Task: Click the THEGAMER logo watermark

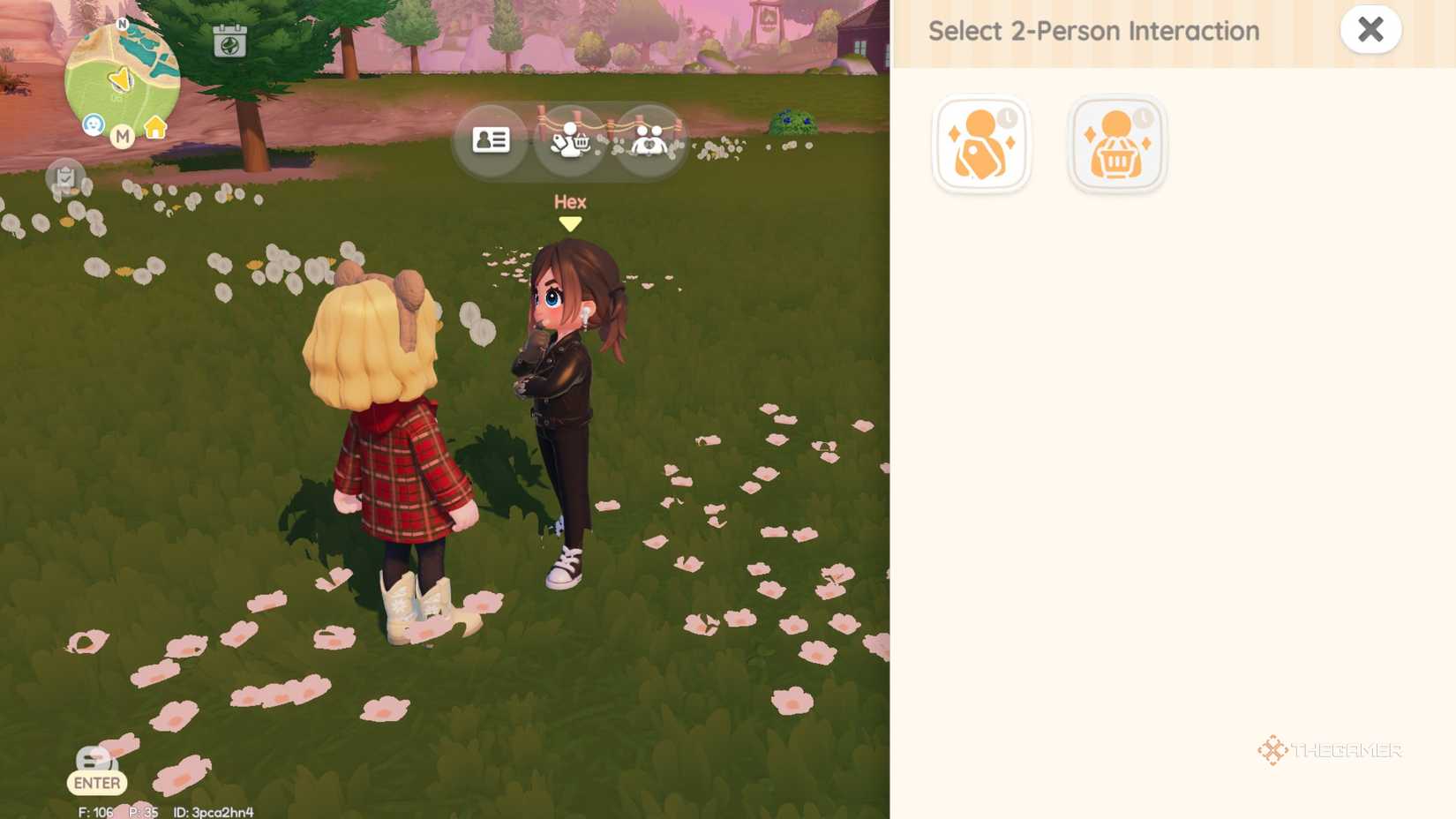Action: point(1331,751)
